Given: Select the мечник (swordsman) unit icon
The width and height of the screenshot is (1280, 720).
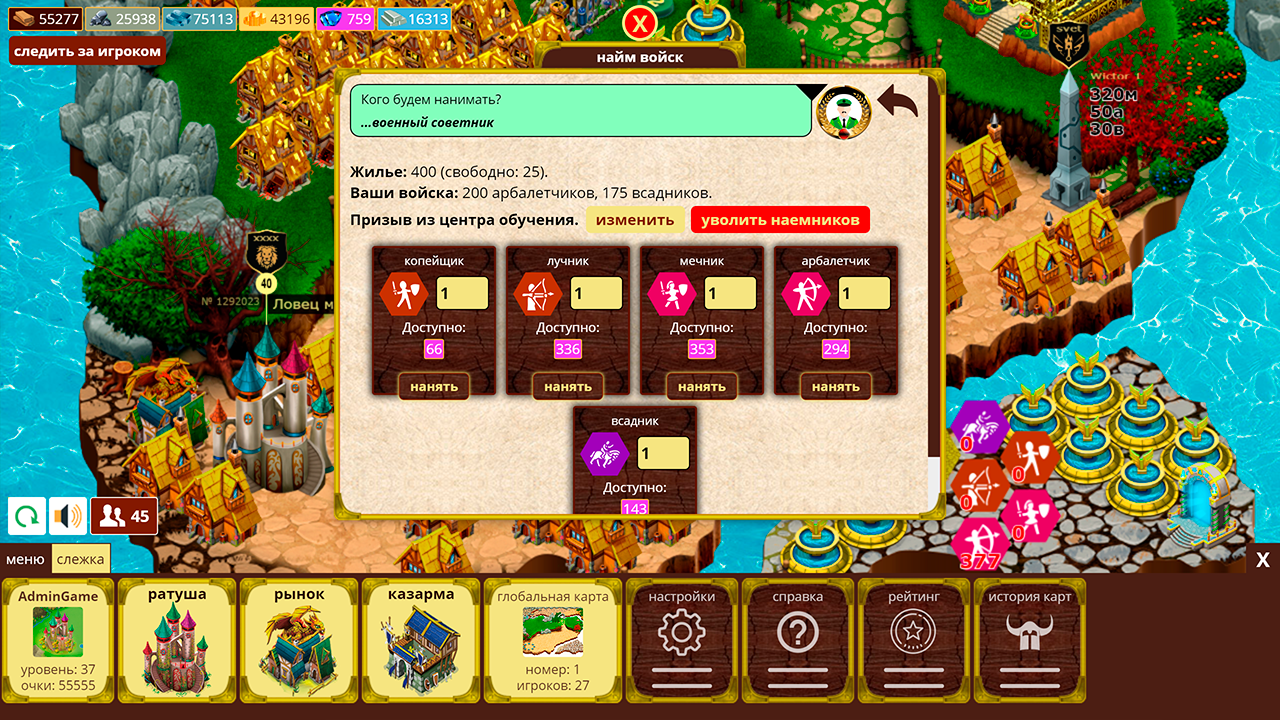Looking at the screenshot, I should pos(673,293).
